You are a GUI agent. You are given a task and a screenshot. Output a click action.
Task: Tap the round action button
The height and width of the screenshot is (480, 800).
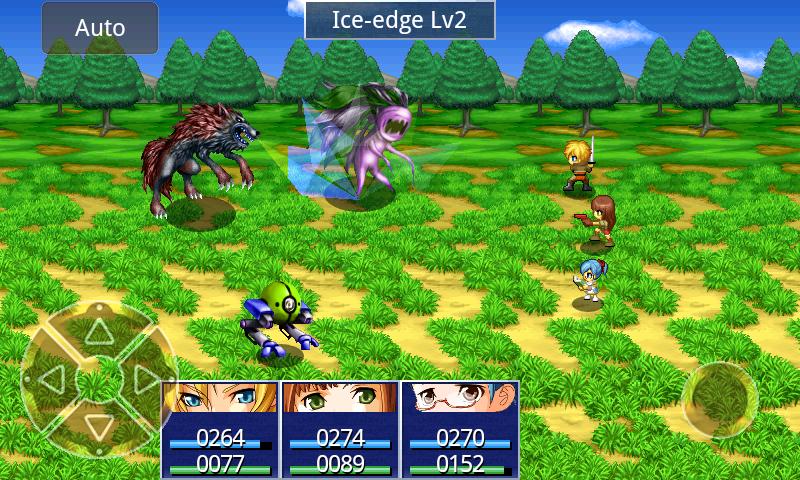point(719,400)
